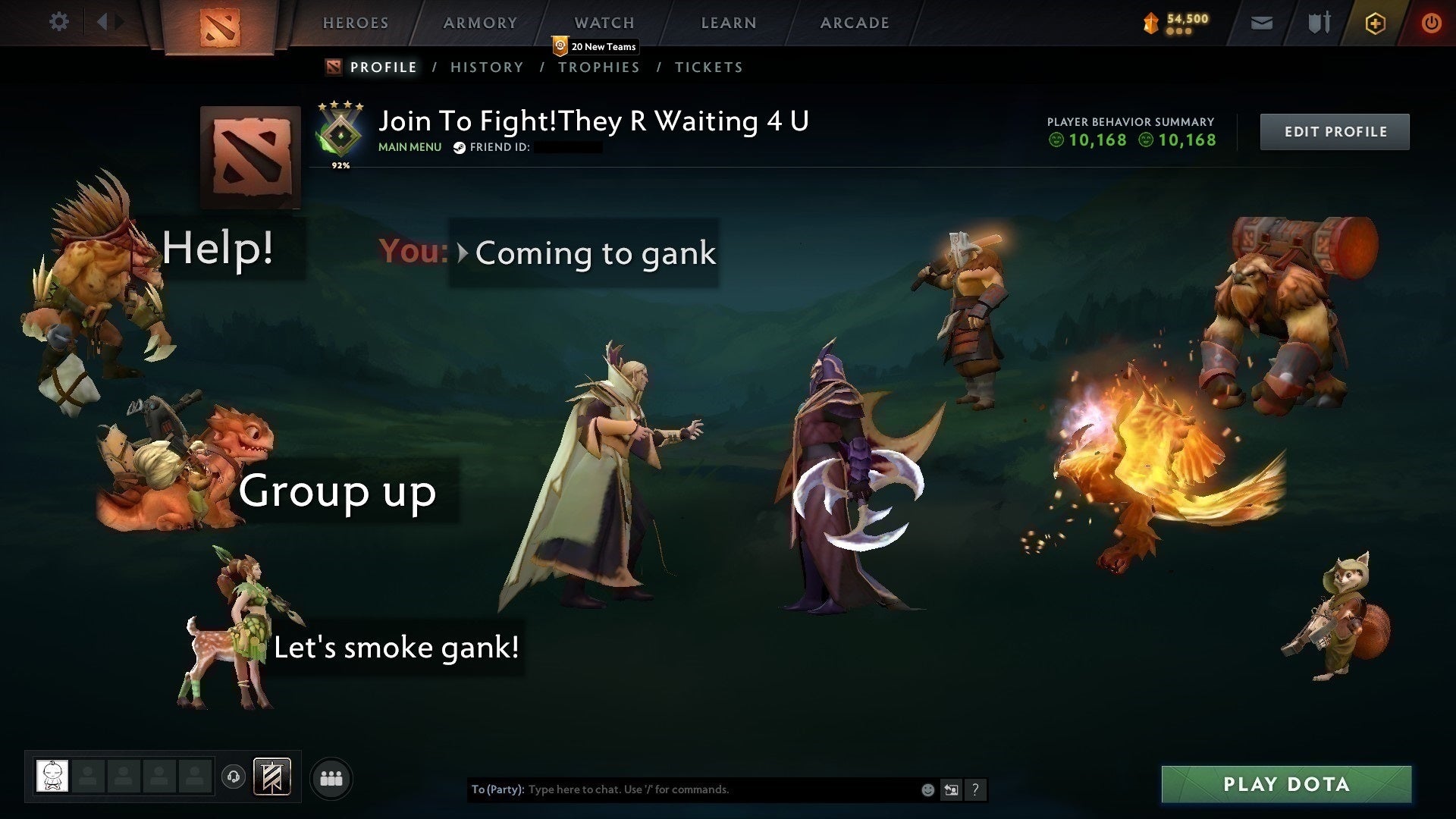Open the emoticon picker in the chat bar

(x=927, y=789)
